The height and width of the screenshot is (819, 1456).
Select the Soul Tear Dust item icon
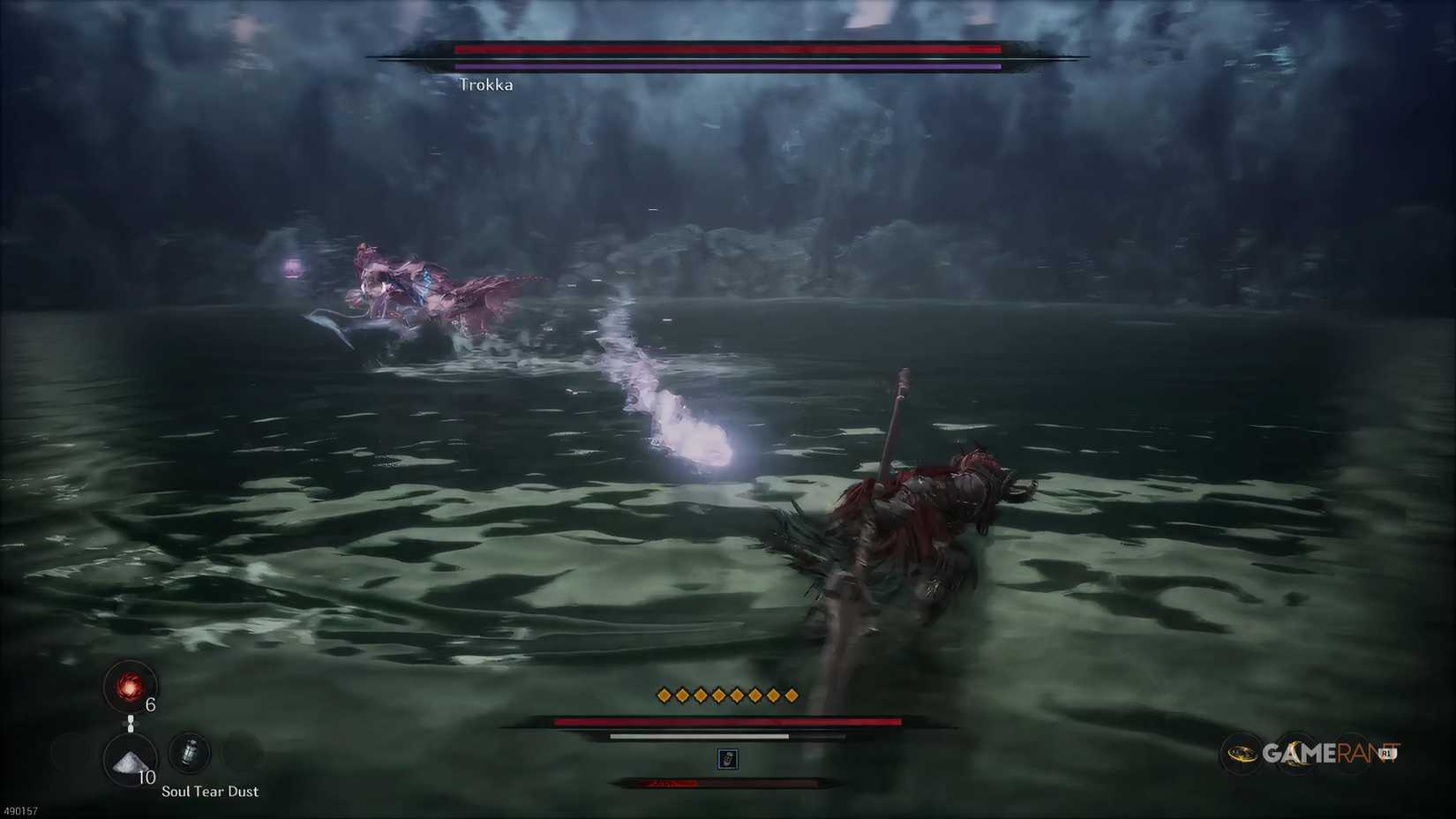129,761
